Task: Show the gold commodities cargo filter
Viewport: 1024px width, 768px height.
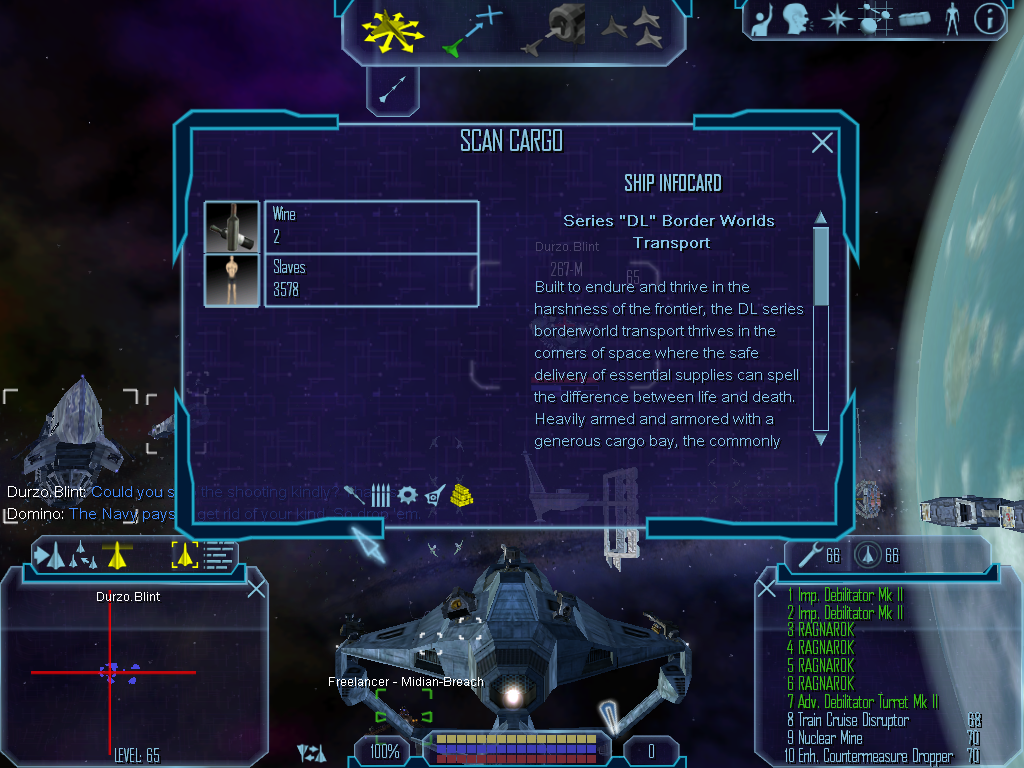Action: [461, 494]
